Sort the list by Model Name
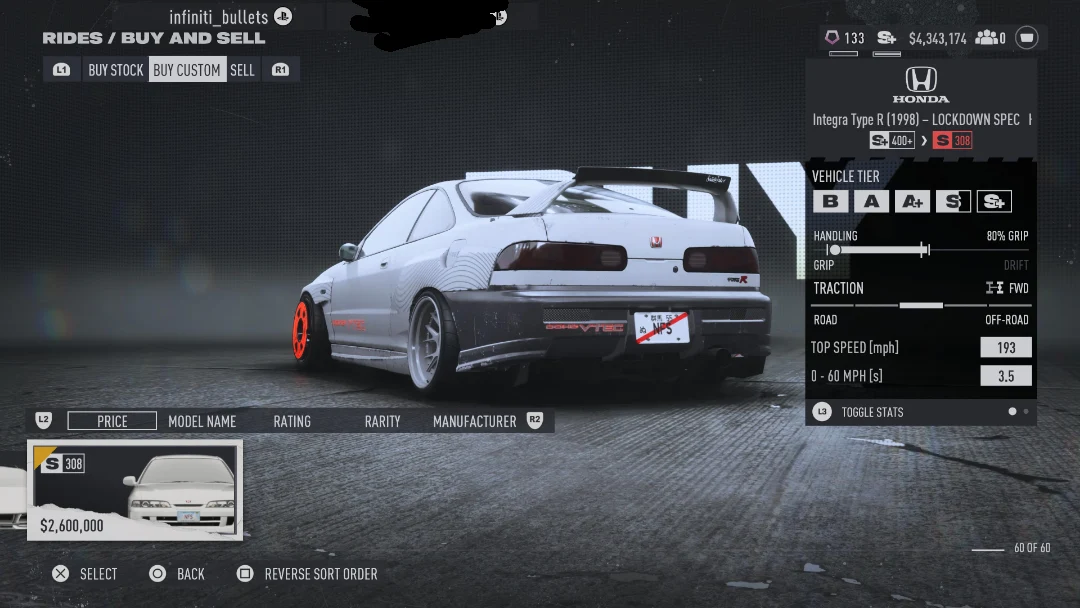The image size is (1080, 608). pyautogui.click(x=202, y=421)
